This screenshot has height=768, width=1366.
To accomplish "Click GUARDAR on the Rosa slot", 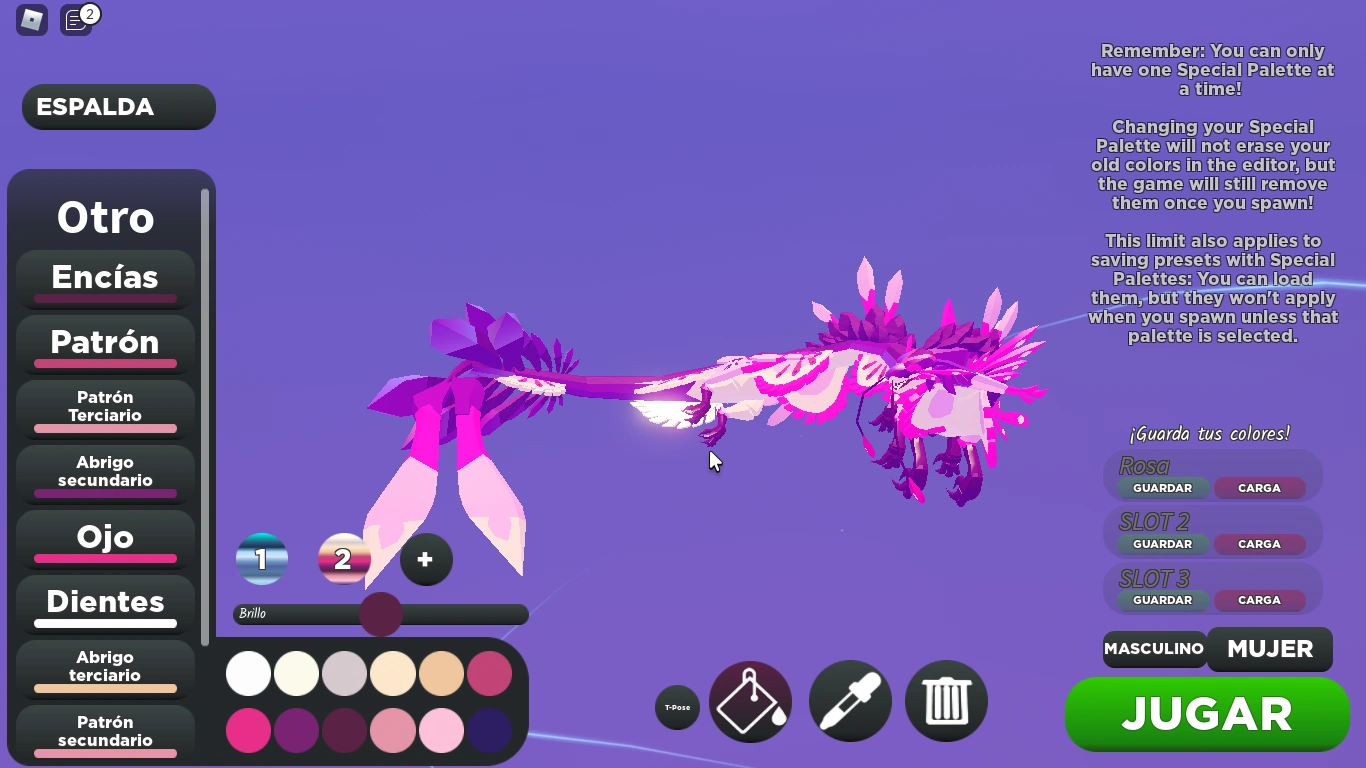I will pyautogui.click(x=1161, y=488).
